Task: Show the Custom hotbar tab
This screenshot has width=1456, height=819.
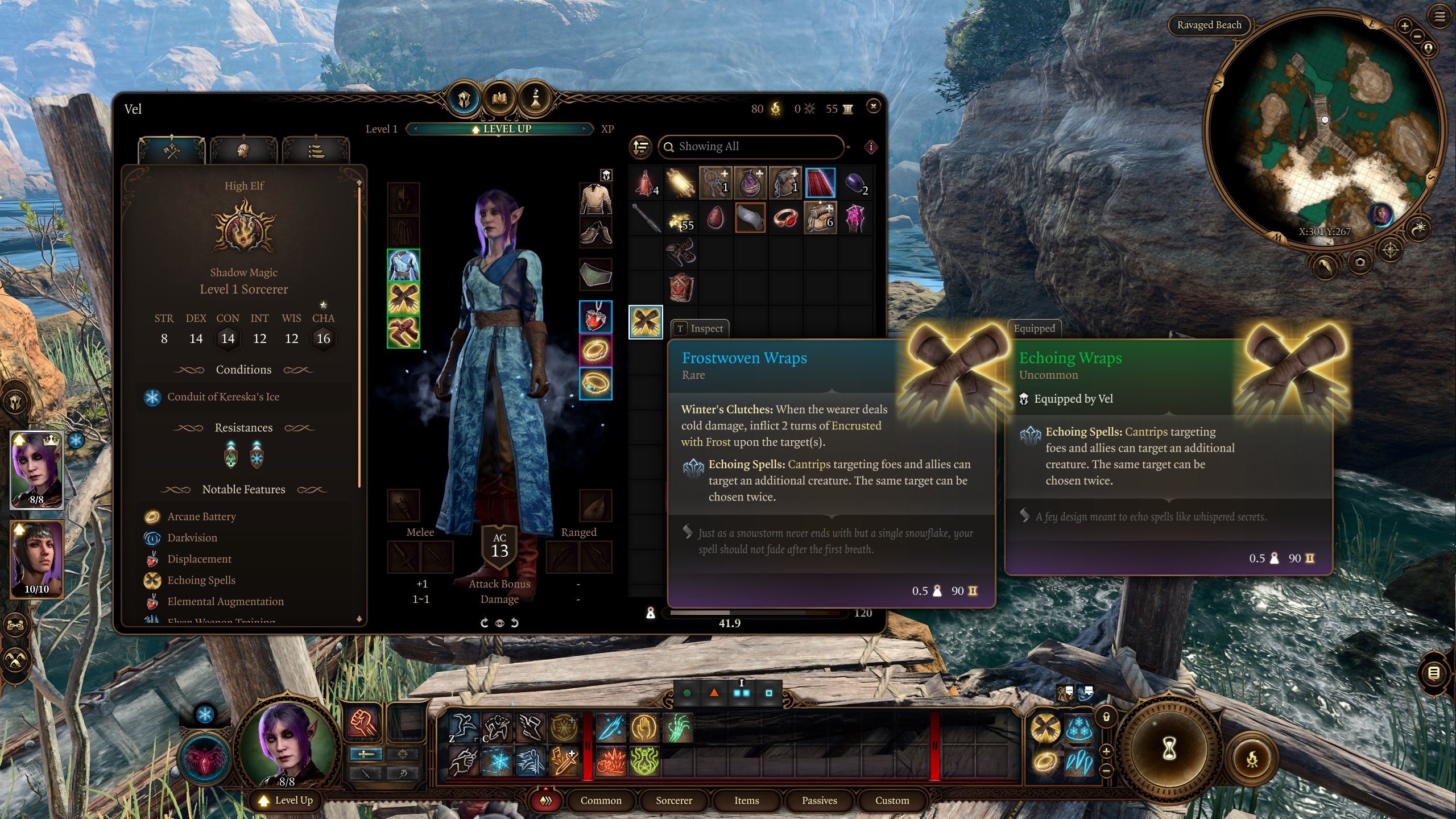Action: pos(892,800)
